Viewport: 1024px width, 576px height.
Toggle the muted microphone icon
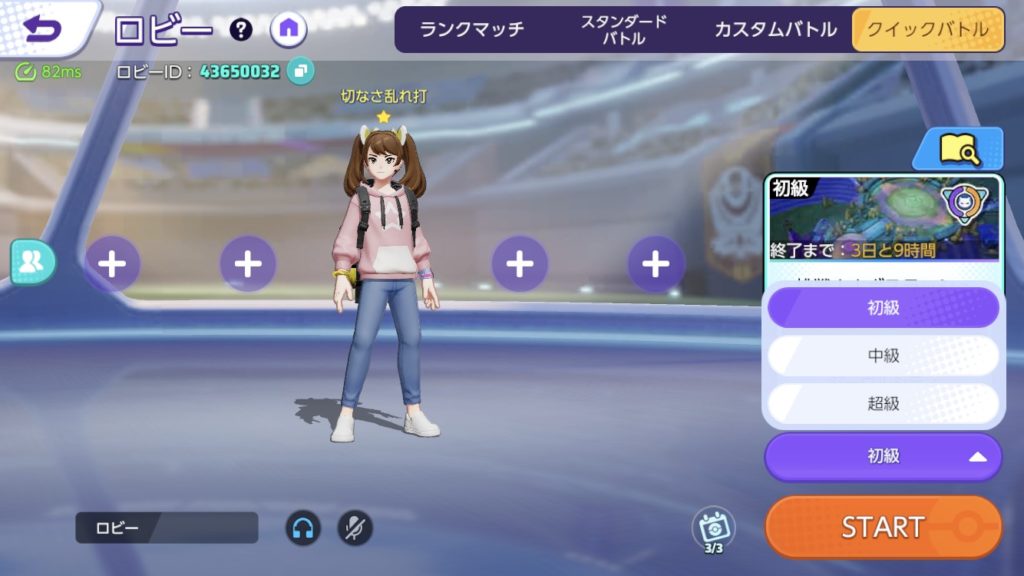pyautogui.click(x=355, y=527)
